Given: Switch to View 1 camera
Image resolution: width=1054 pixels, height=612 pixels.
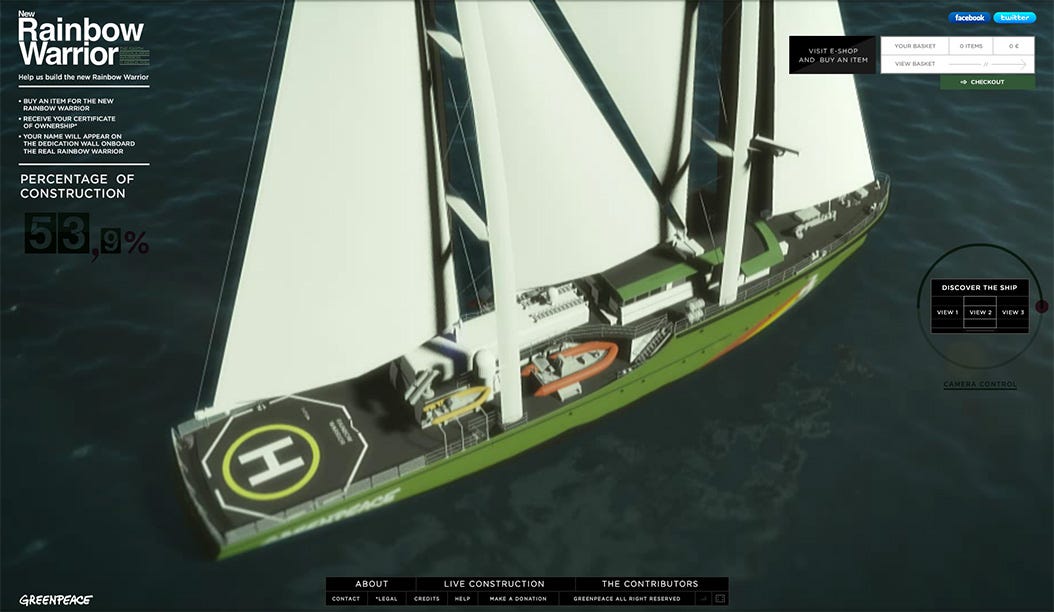Looking at the screenshot, I should click(947, 313).
